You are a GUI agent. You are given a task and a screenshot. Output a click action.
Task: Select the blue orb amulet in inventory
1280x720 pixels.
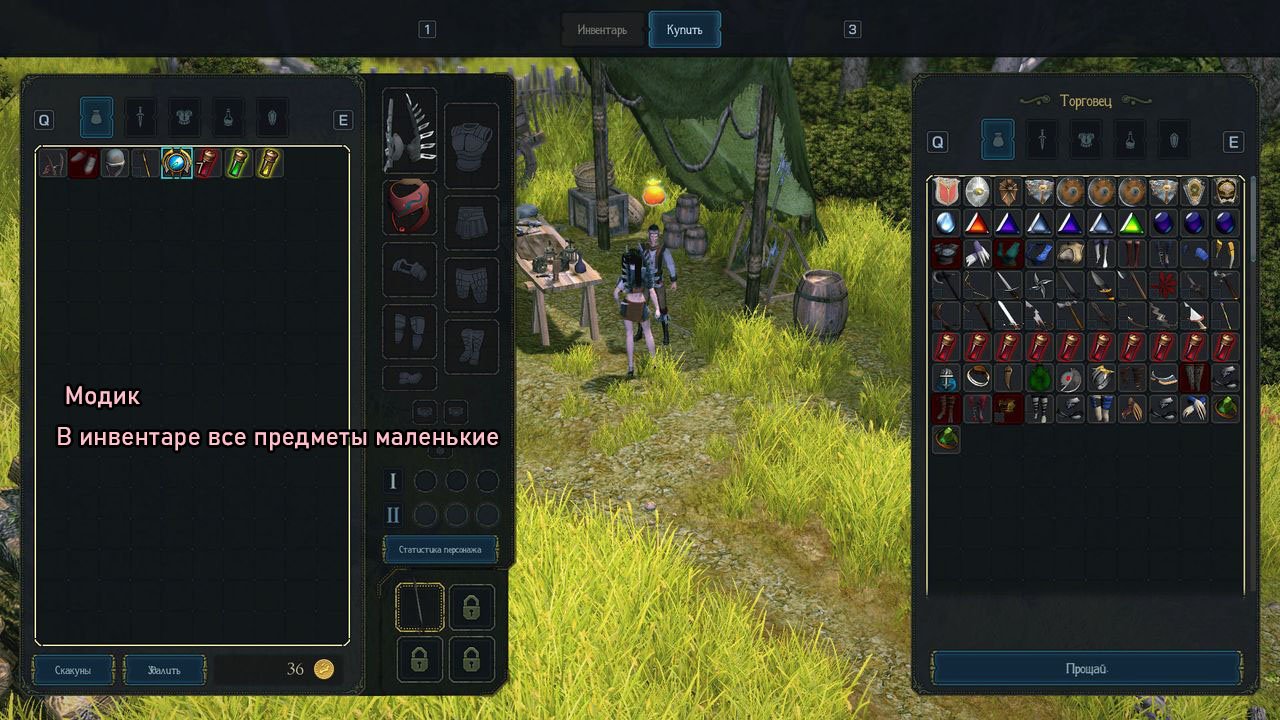click(177, 163)
